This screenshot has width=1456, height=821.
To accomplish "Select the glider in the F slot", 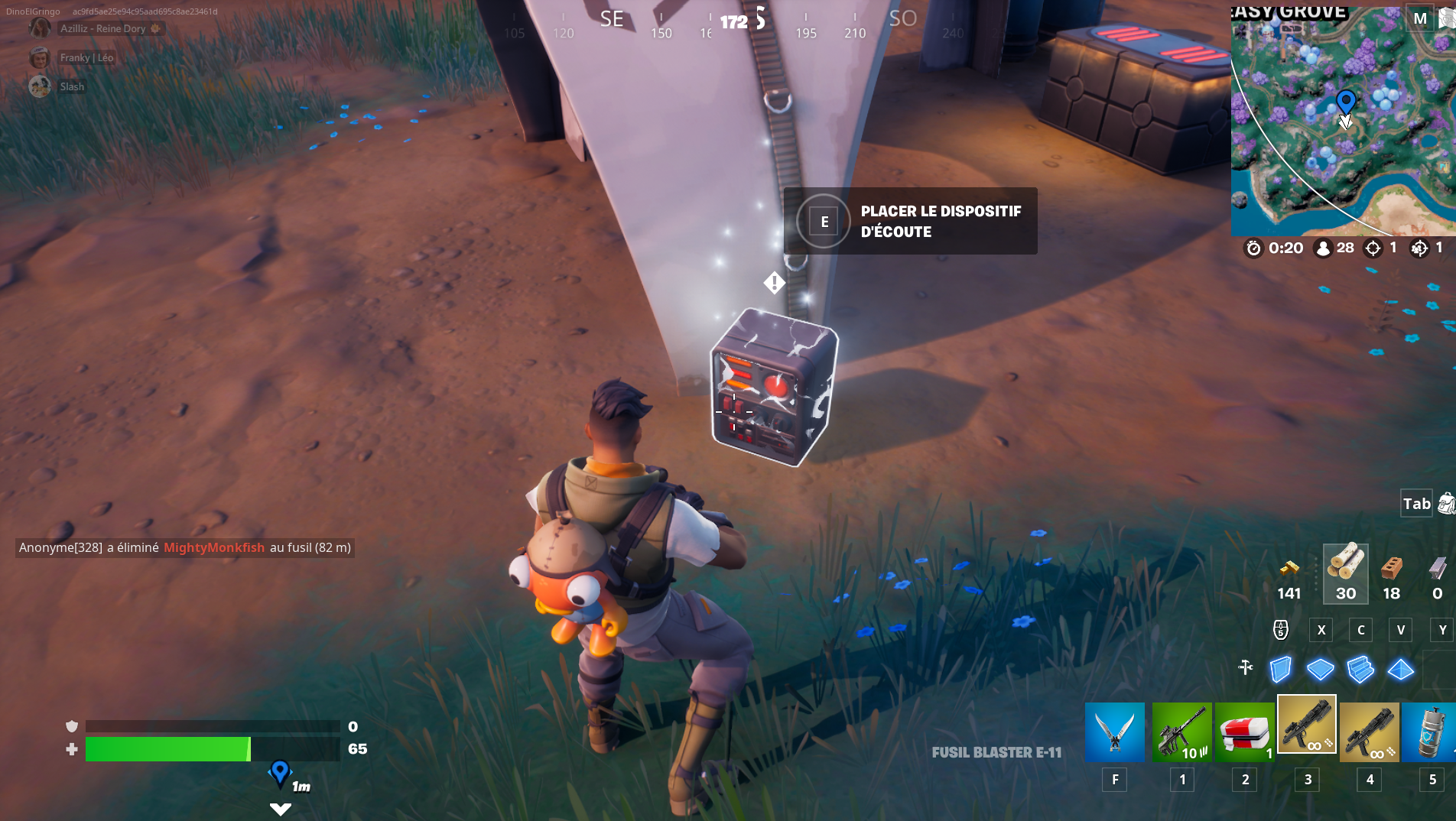I will coord(1113,732).
